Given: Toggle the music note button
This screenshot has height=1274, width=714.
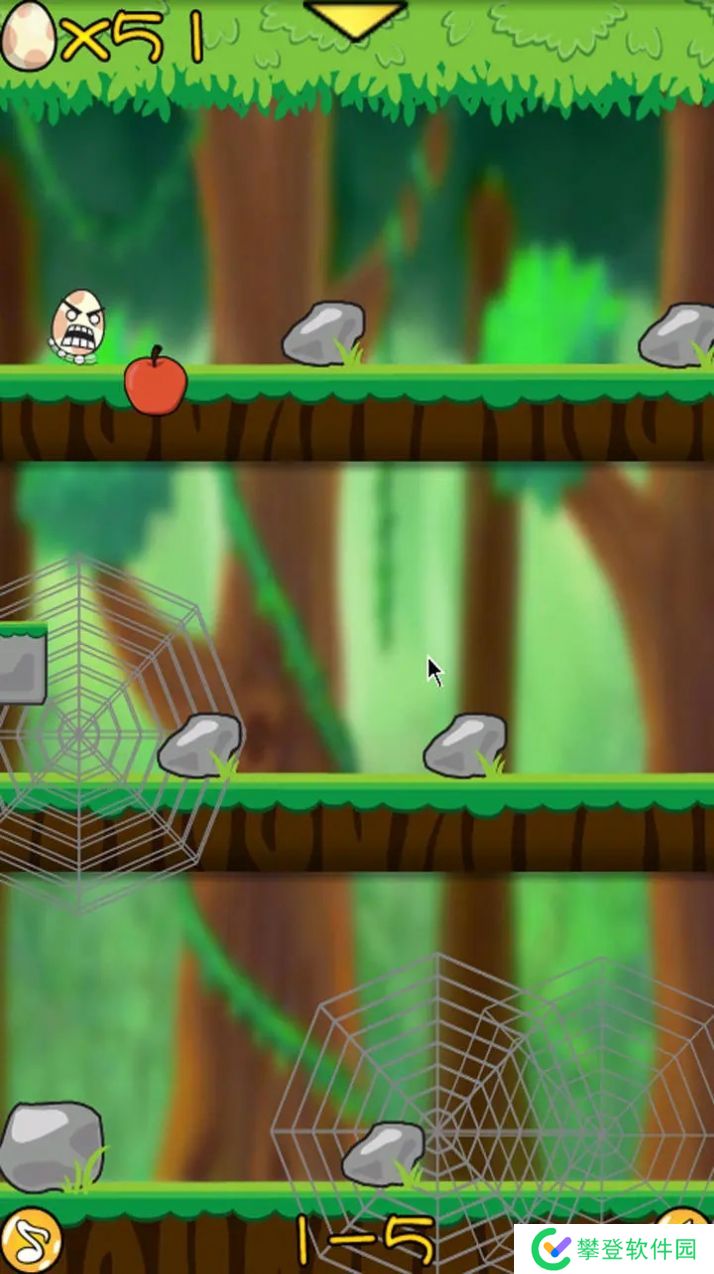Looking at the screenshot, I should 30,1242.
